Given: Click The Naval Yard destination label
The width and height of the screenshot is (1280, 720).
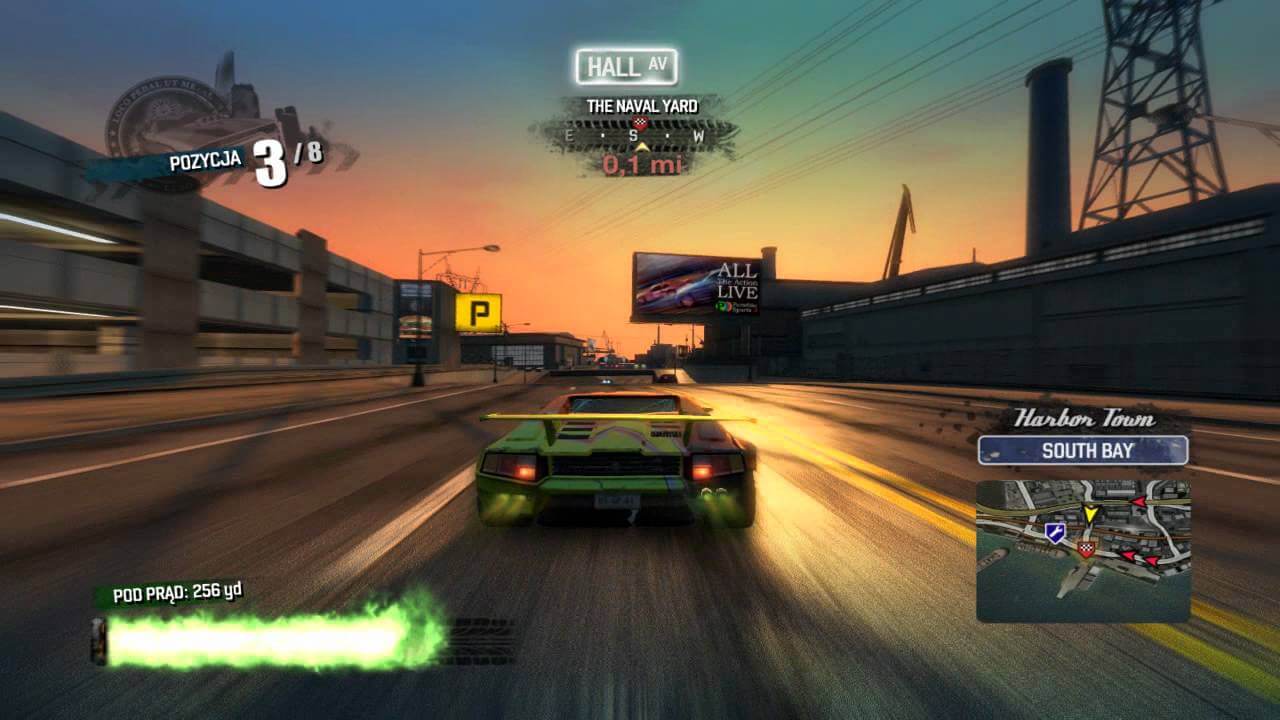Looking at the screenshot, I should pyautogui.click(x=641, y=106).
